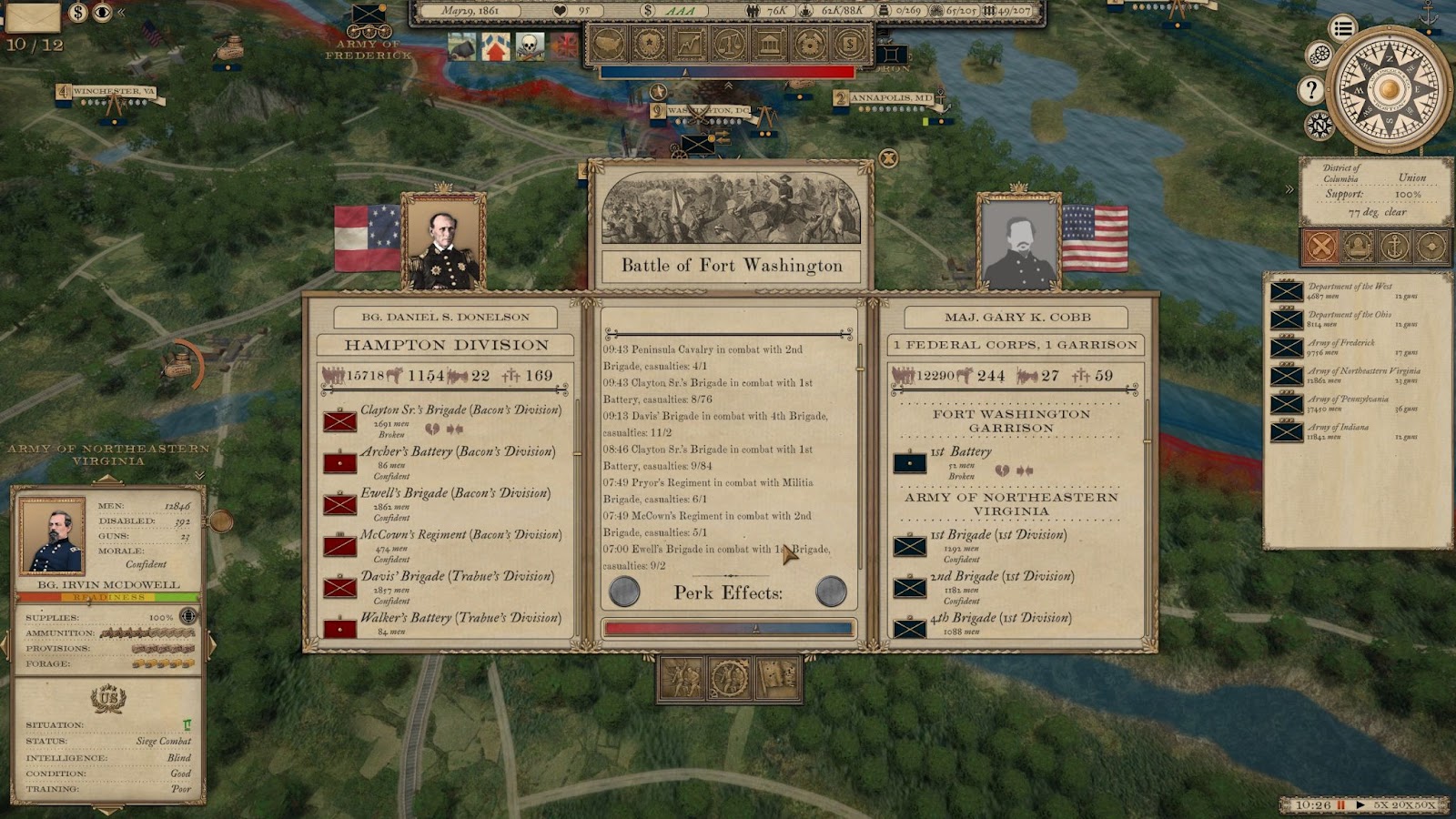Open the USA map overview button
This screenshot has width=1456, height=819.
click(x=611, y=43)
